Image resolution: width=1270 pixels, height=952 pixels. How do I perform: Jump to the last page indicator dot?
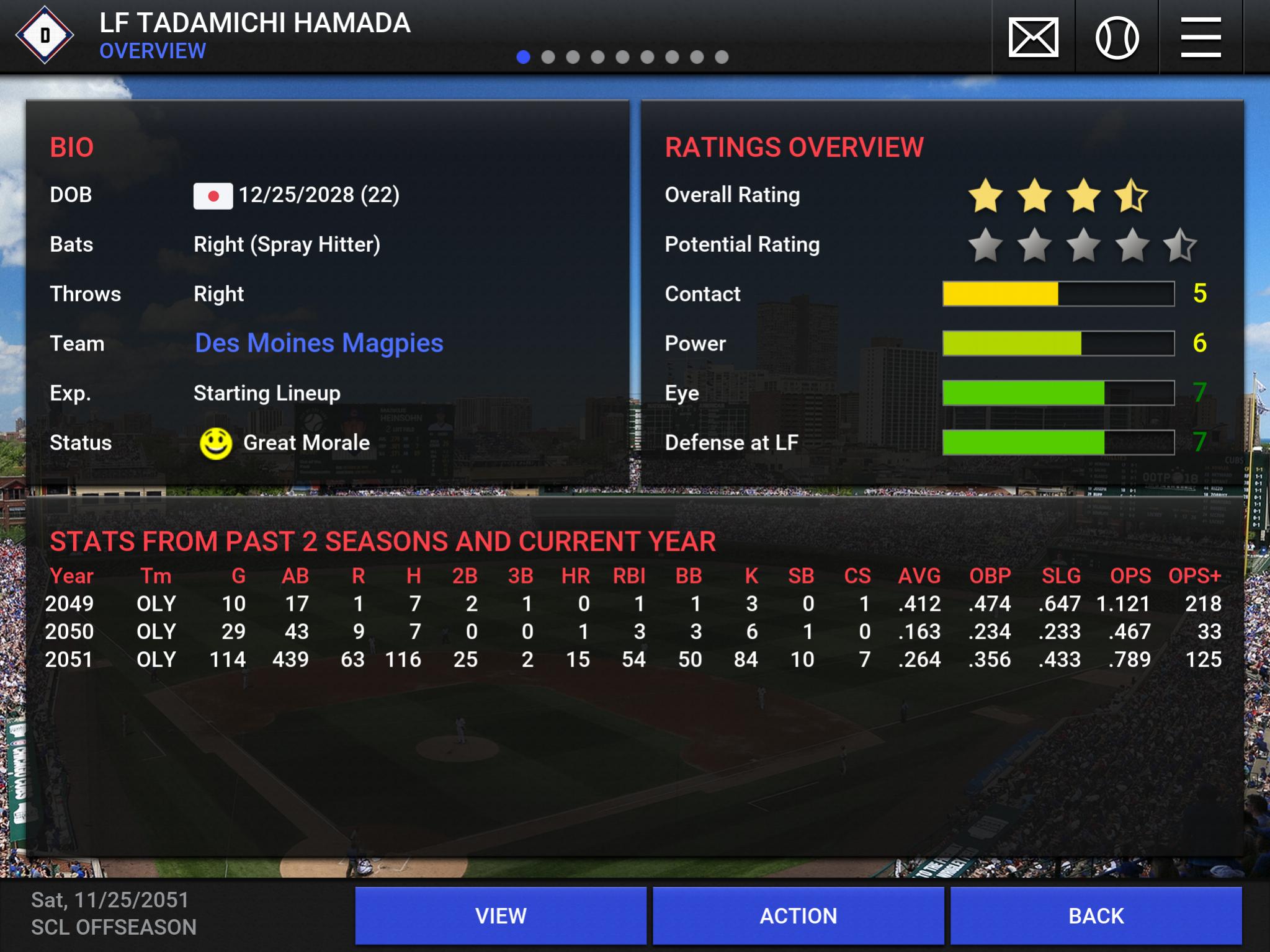pyautogui.click(x=722, y=57)
